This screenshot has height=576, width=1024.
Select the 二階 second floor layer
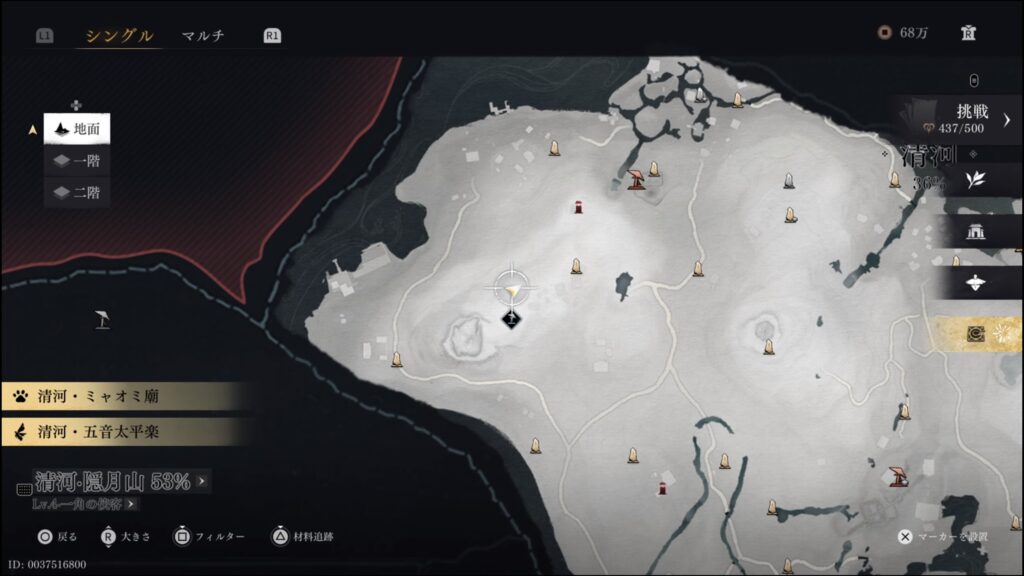tap(77, 192)
